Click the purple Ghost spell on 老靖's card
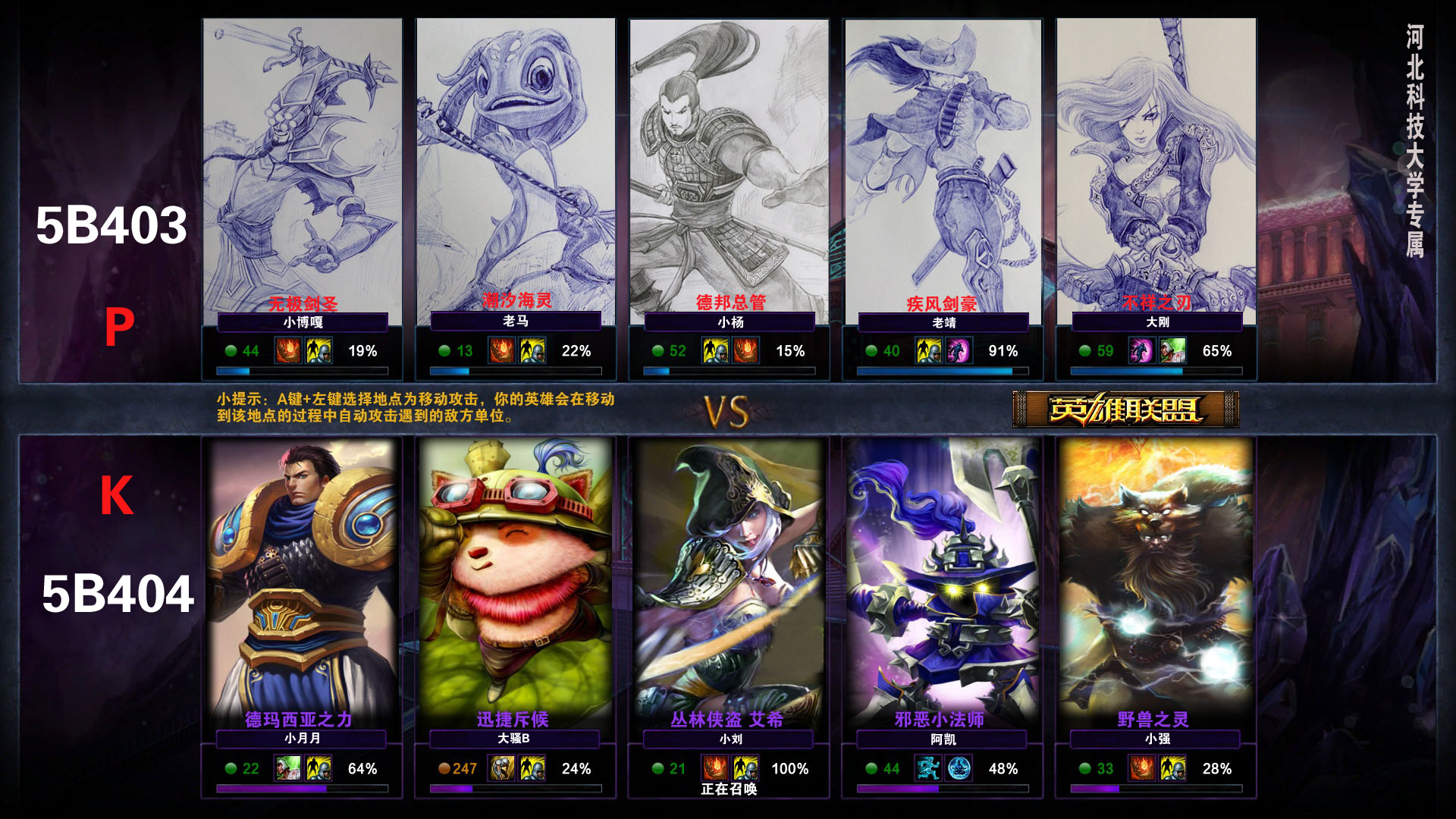The image size is (1456, 819). point(959,351)
